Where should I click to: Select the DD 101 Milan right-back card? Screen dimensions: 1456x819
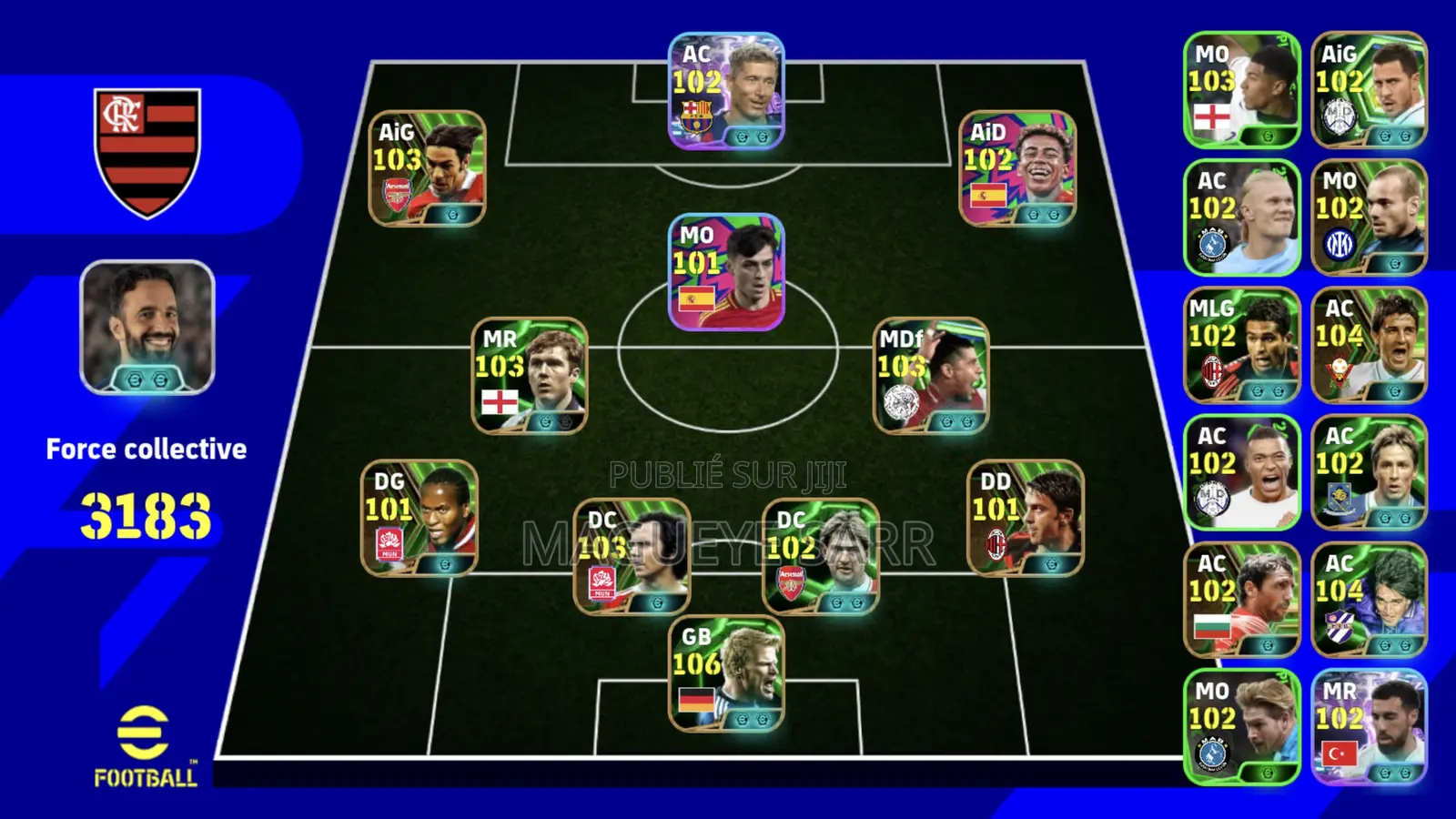1026,519
